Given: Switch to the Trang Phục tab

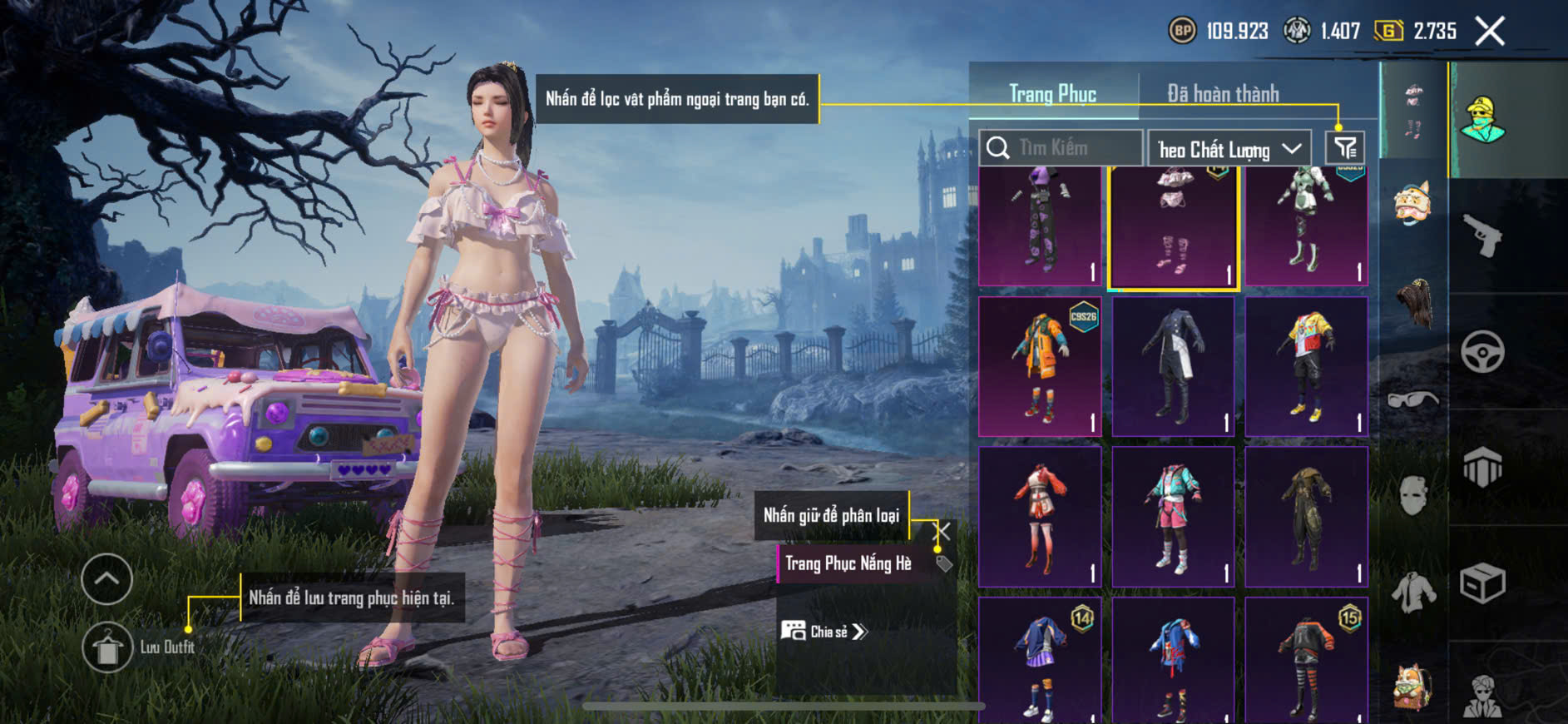Looking at the screenshot, I should (x=1052, y=93).
